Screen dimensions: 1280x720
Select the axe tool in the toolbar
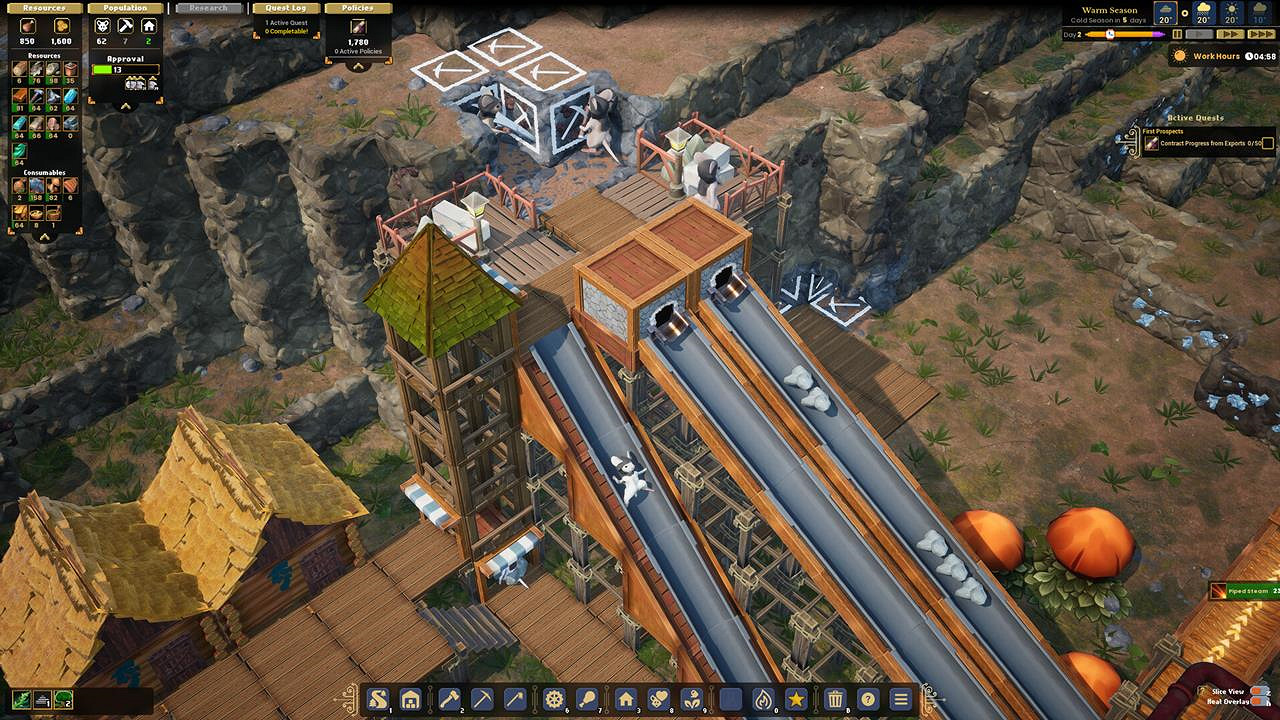(x=450, y=699)
